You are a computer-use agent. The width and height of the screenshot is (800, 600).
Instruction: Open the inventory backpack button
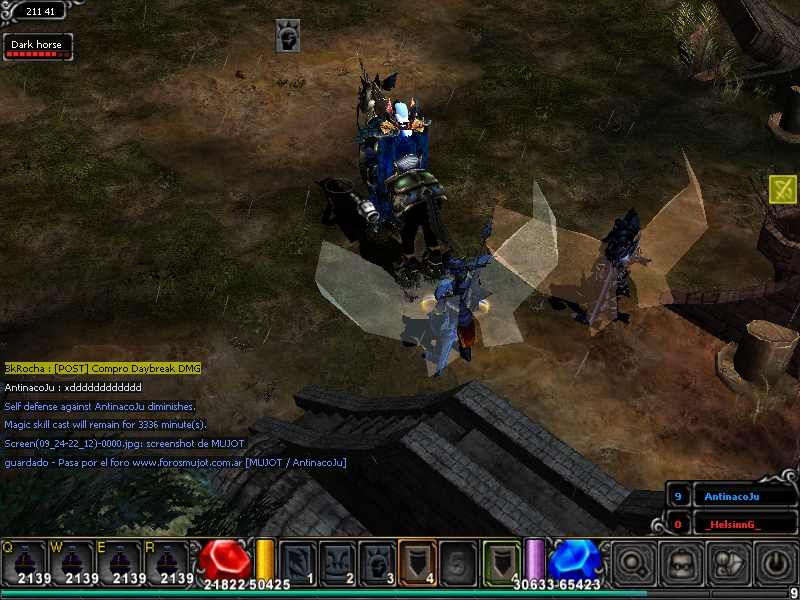tap(681, 563)
